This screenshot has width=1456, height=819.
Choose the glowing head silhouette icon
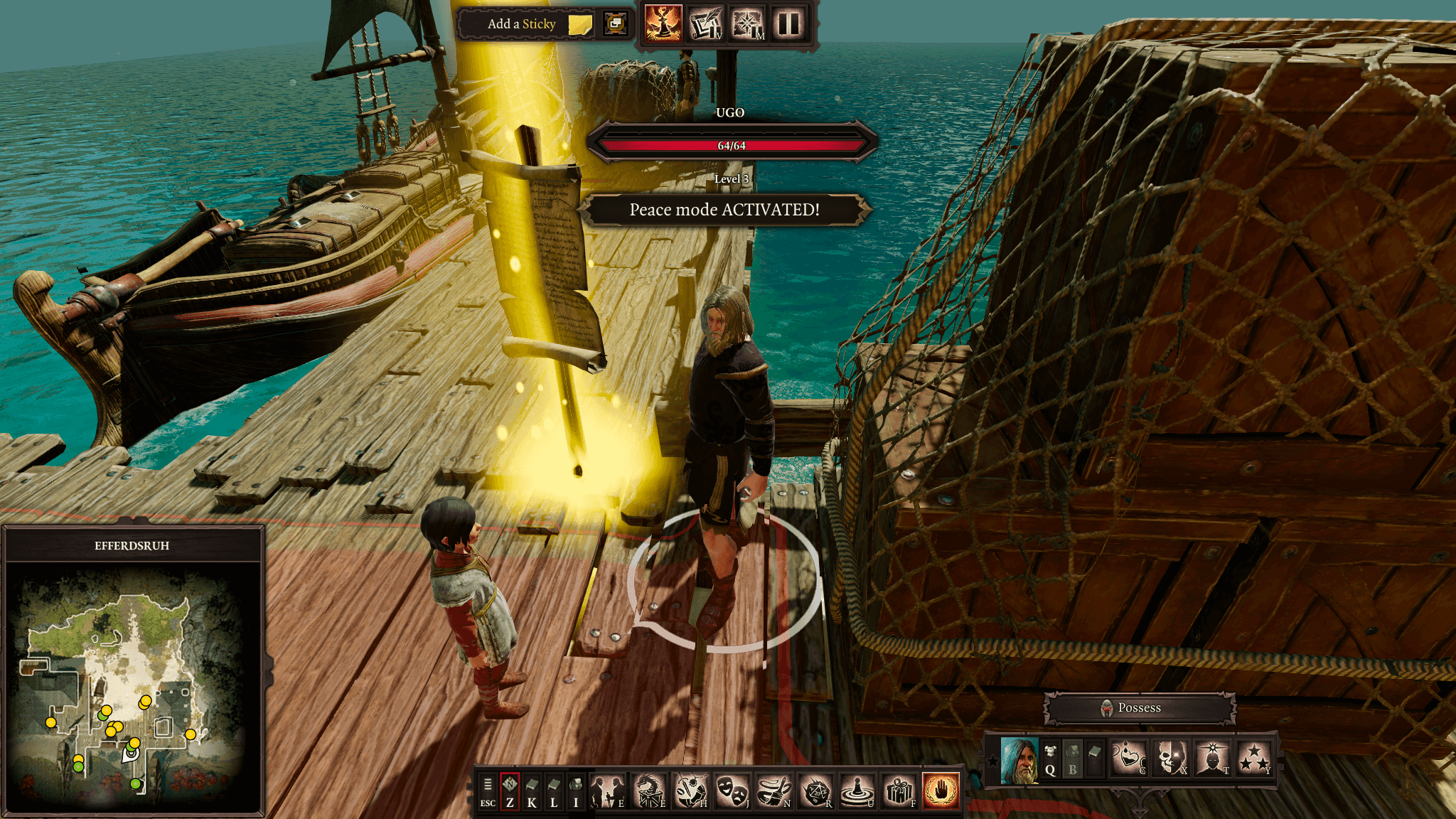[1212, 759]
